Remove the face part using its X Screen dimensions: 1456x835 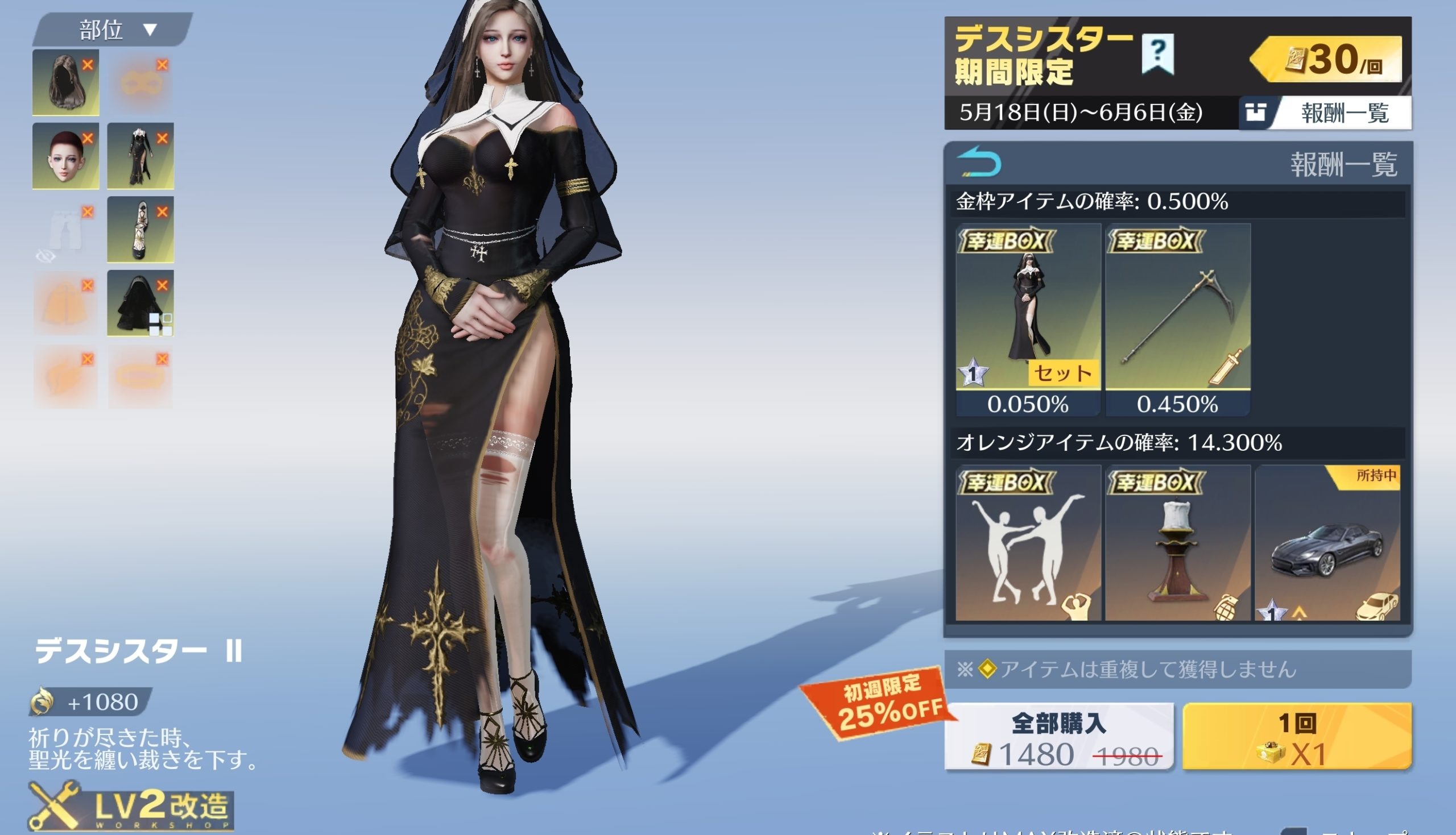point(87,138)
